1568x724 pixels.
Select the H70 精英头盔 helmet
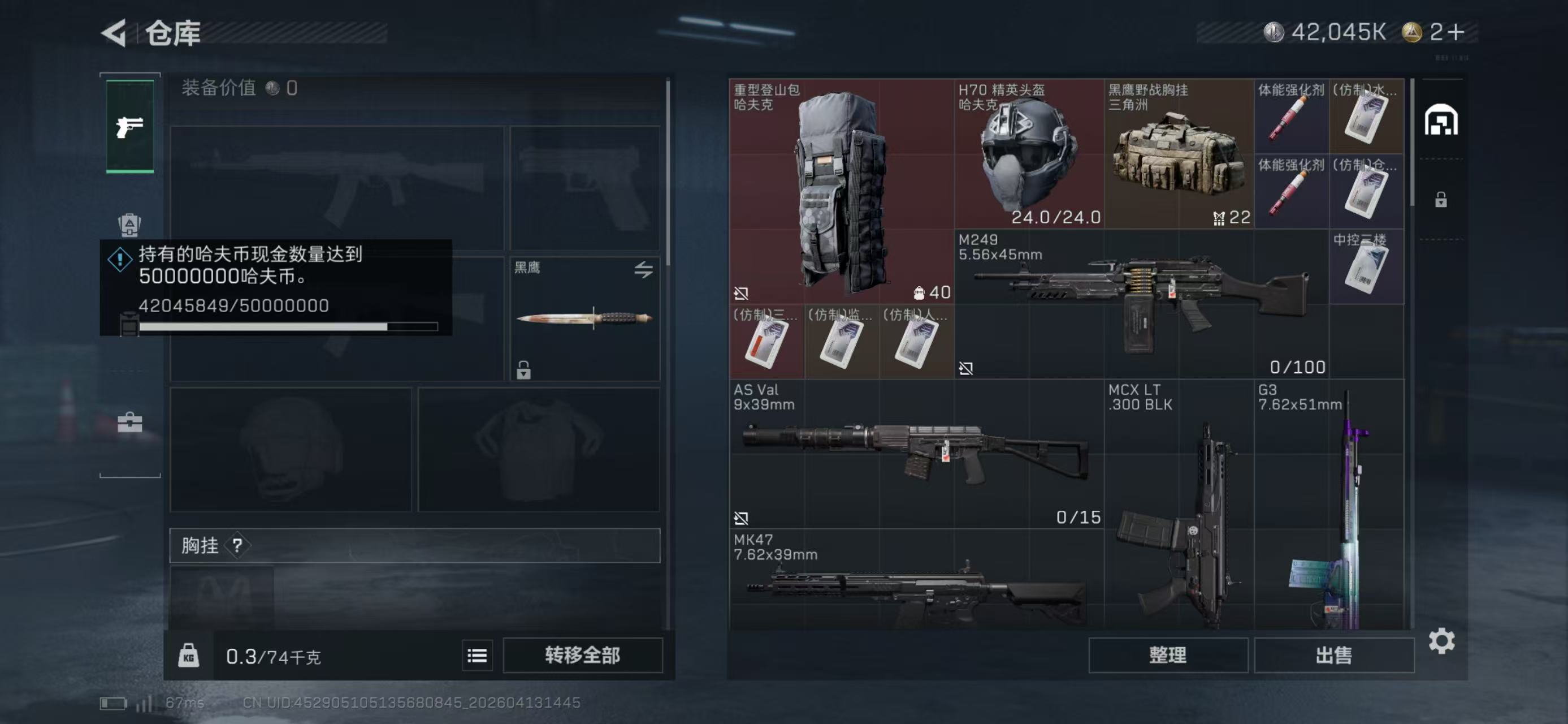pyautogui.click(x=1029, y=154)
